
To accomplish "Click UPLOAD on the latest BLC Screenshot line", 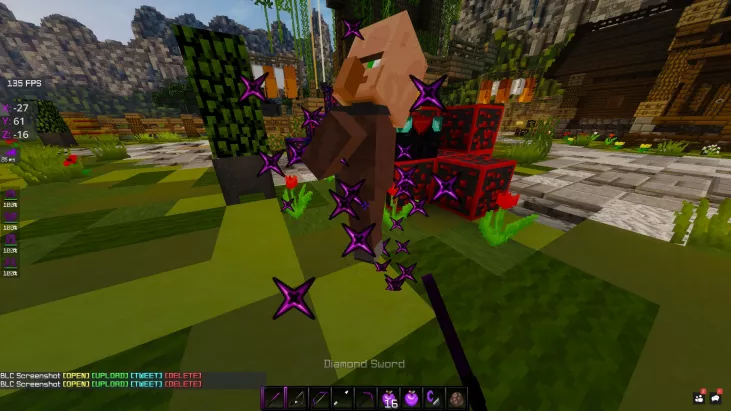I will pyautogui.click(x=108, y=384).
